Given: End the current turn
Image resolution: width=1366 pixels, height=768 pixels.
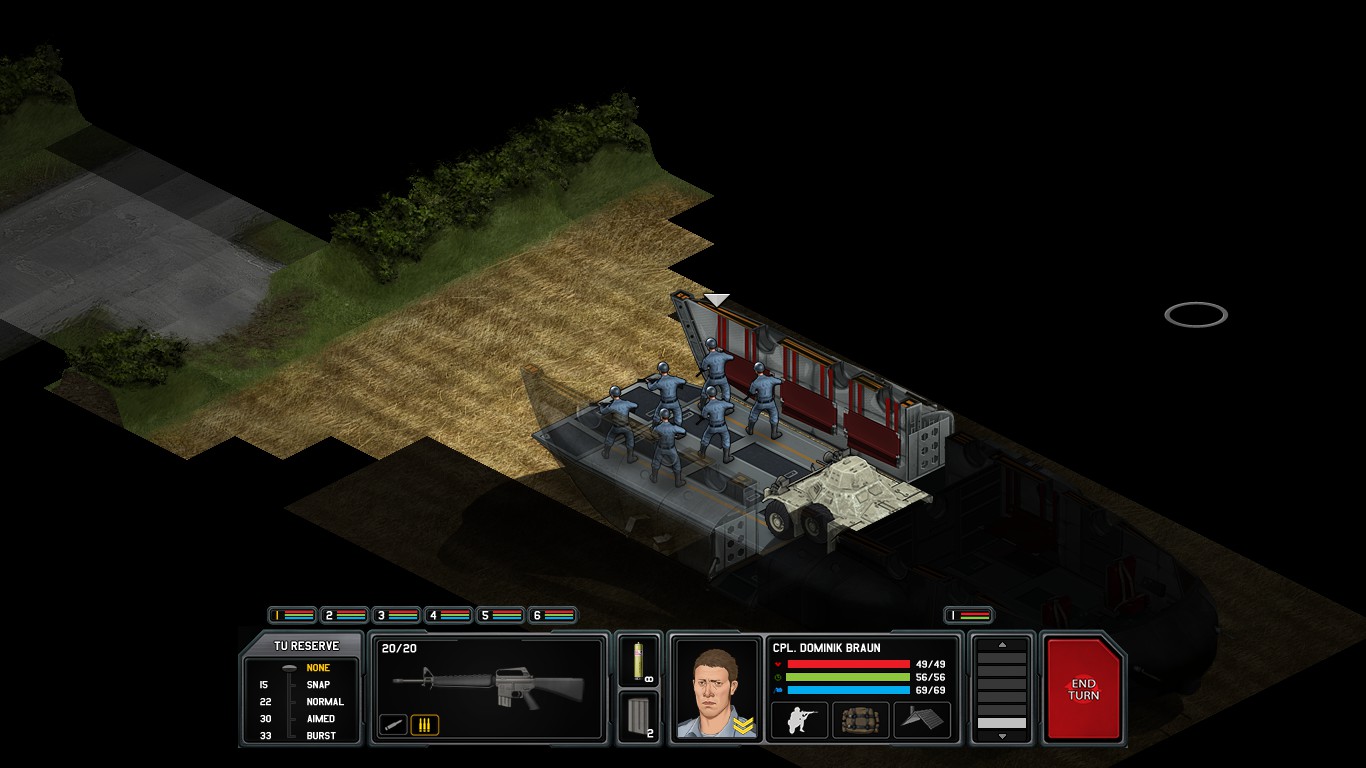Looking at the screenshot, I should pos(1083,690).
